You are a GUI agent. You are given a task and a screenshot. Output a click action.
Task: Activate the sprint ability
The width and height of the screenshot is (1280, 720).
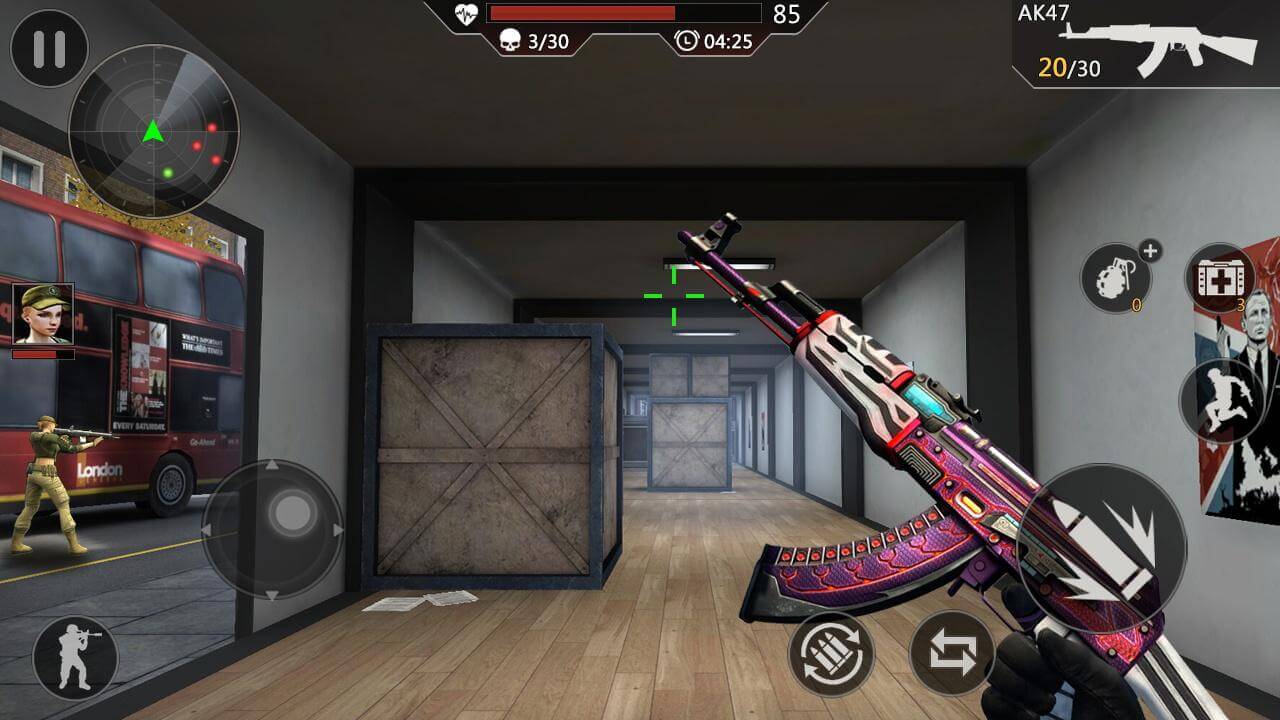pos(1222,398)
